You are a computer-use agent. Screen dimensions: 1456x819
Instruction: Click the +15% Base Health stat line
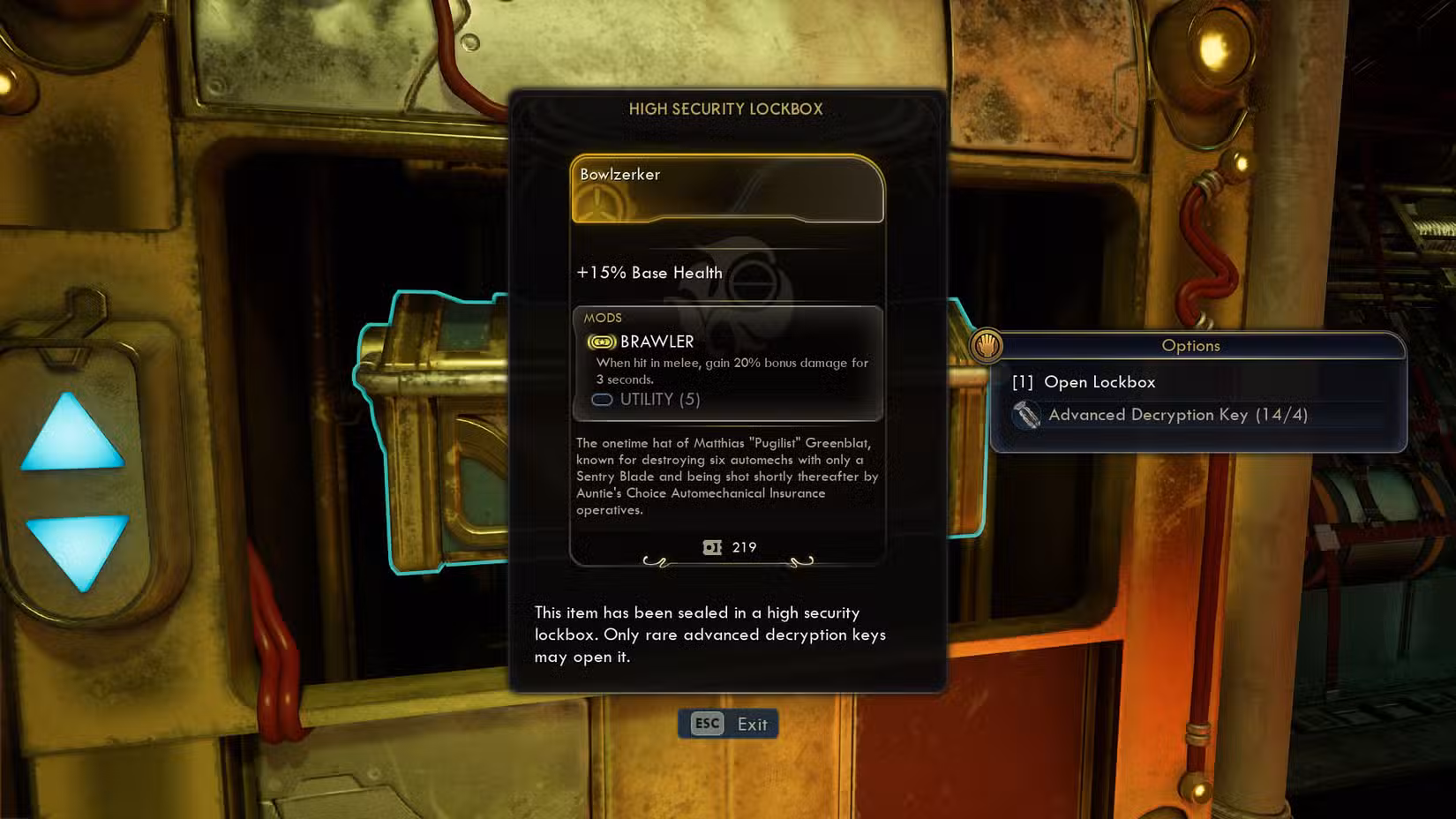click(x=649, y=273)
